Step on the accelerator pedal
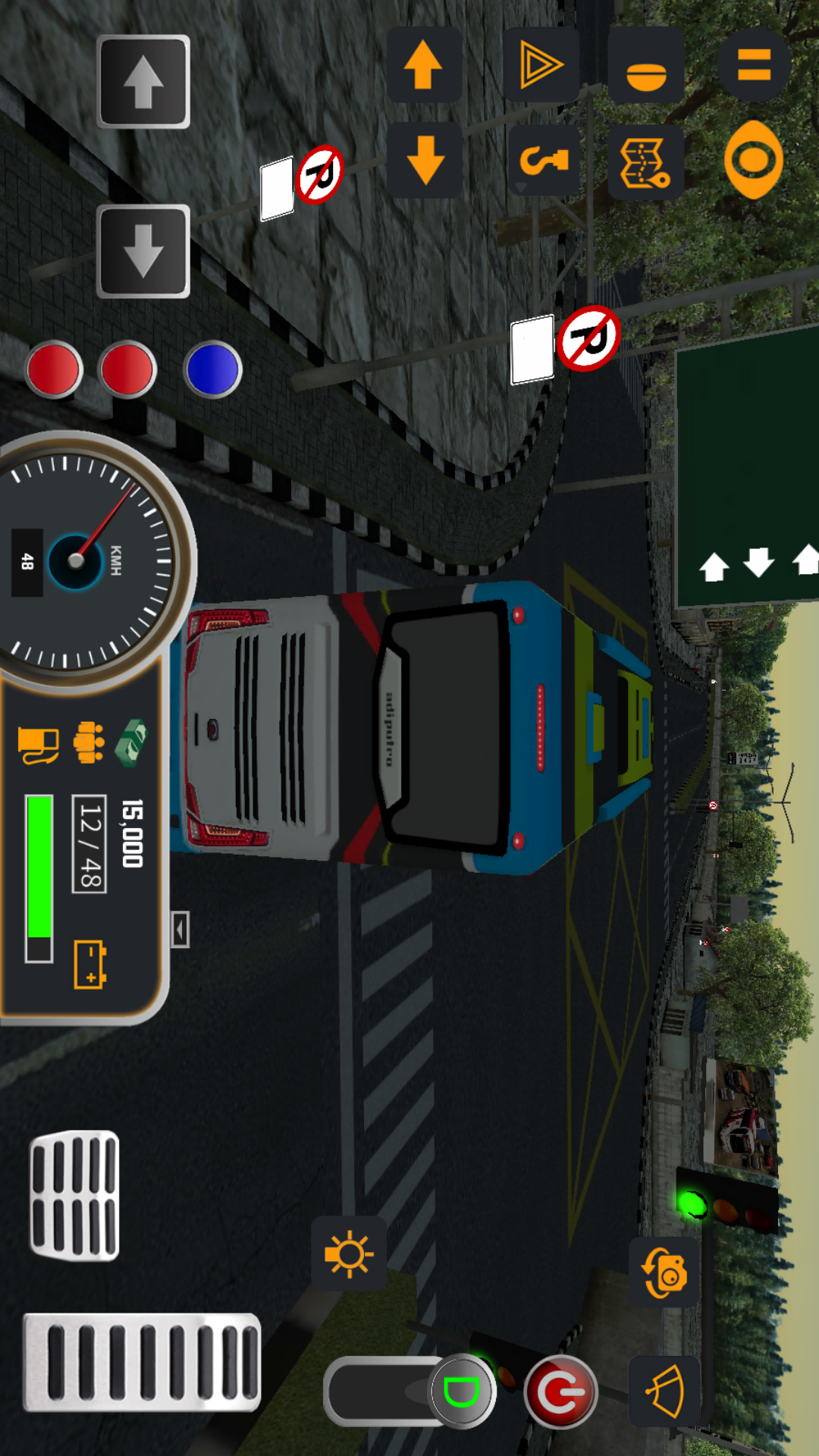 point(142,1363)
